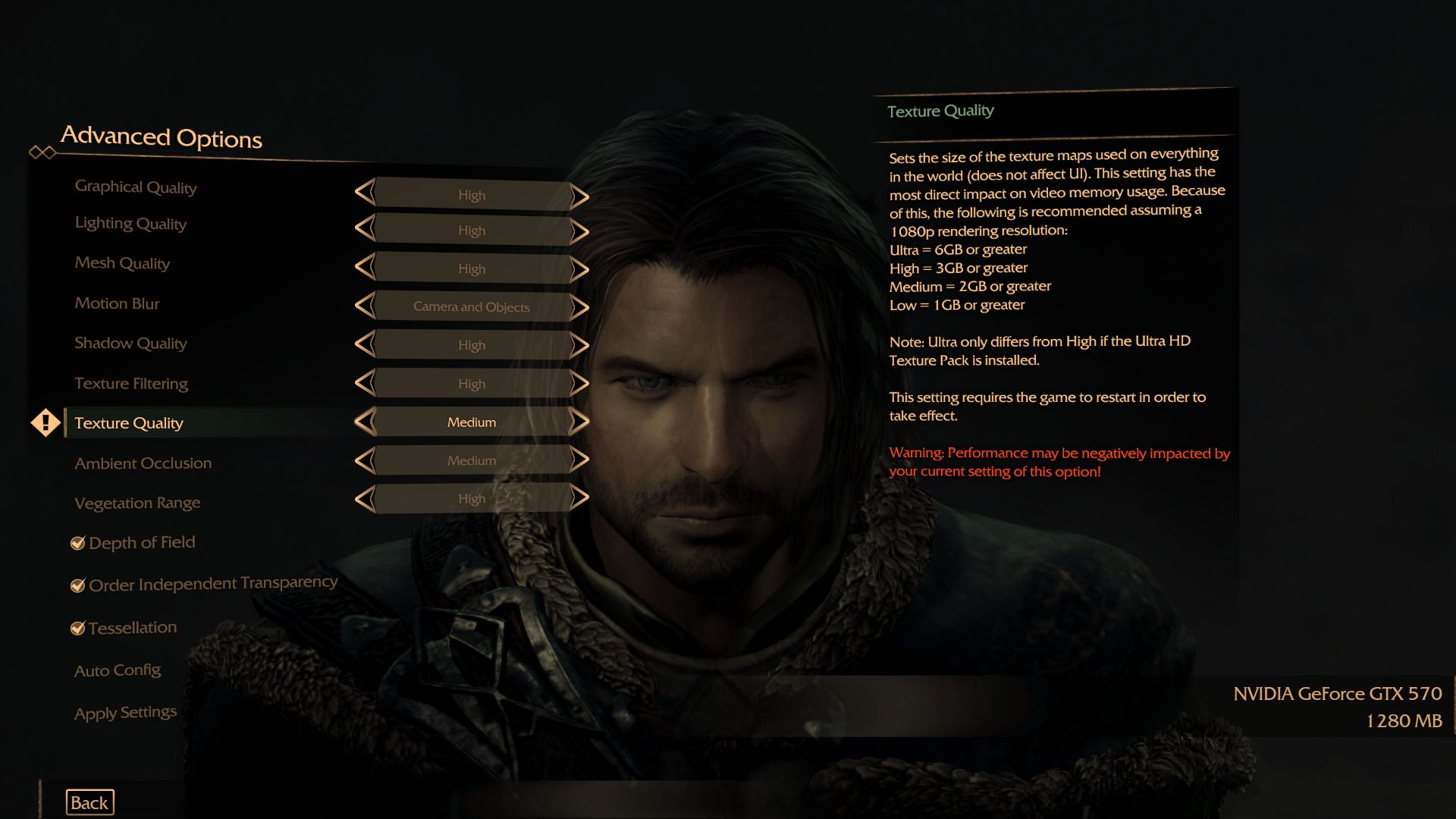Toggle Tessellation off
The height and width of the screenshot is (819, 1456).
click(77, 627)
